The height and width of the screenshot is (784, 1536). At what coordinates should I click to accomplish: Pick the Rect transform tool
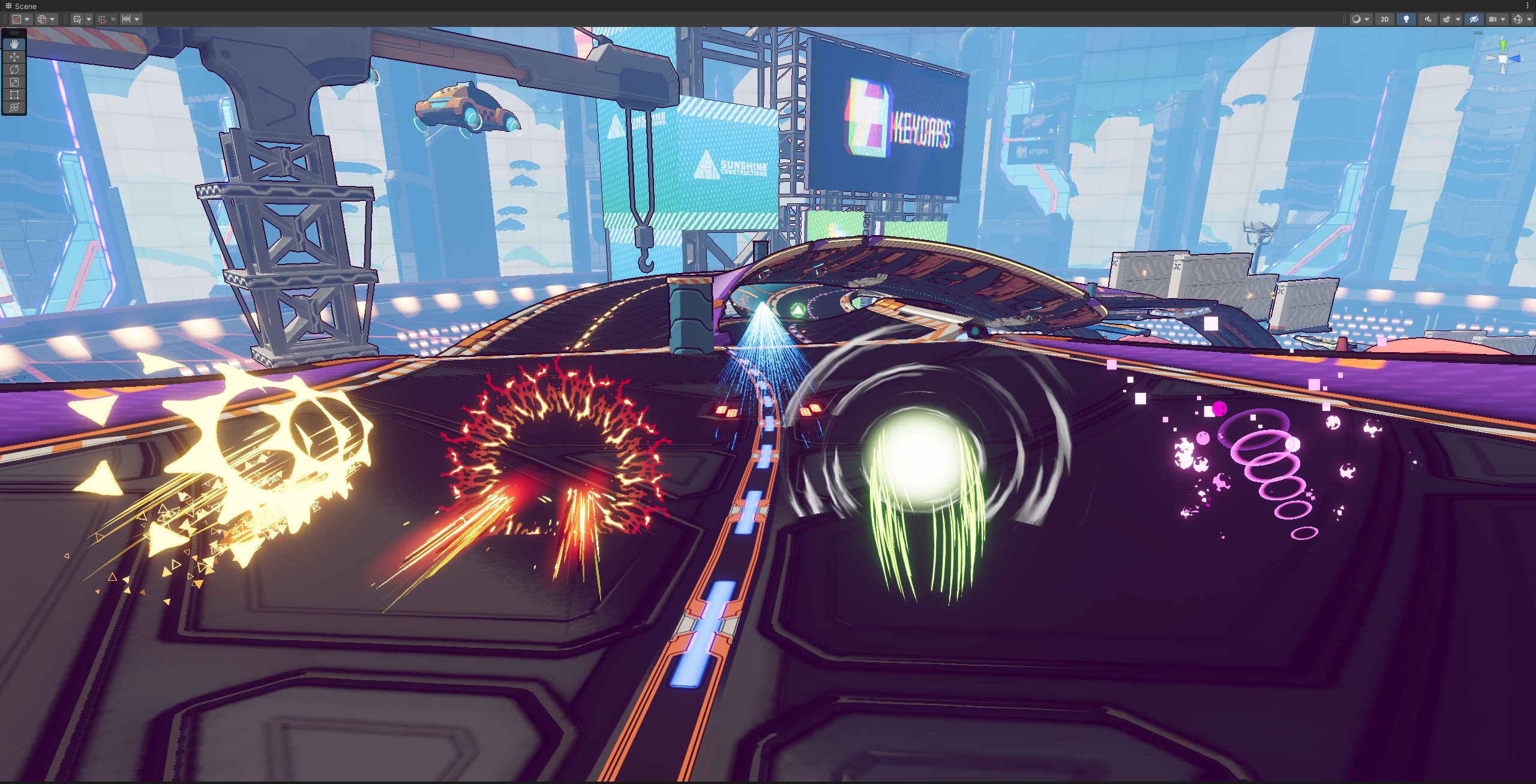[14, 95]
